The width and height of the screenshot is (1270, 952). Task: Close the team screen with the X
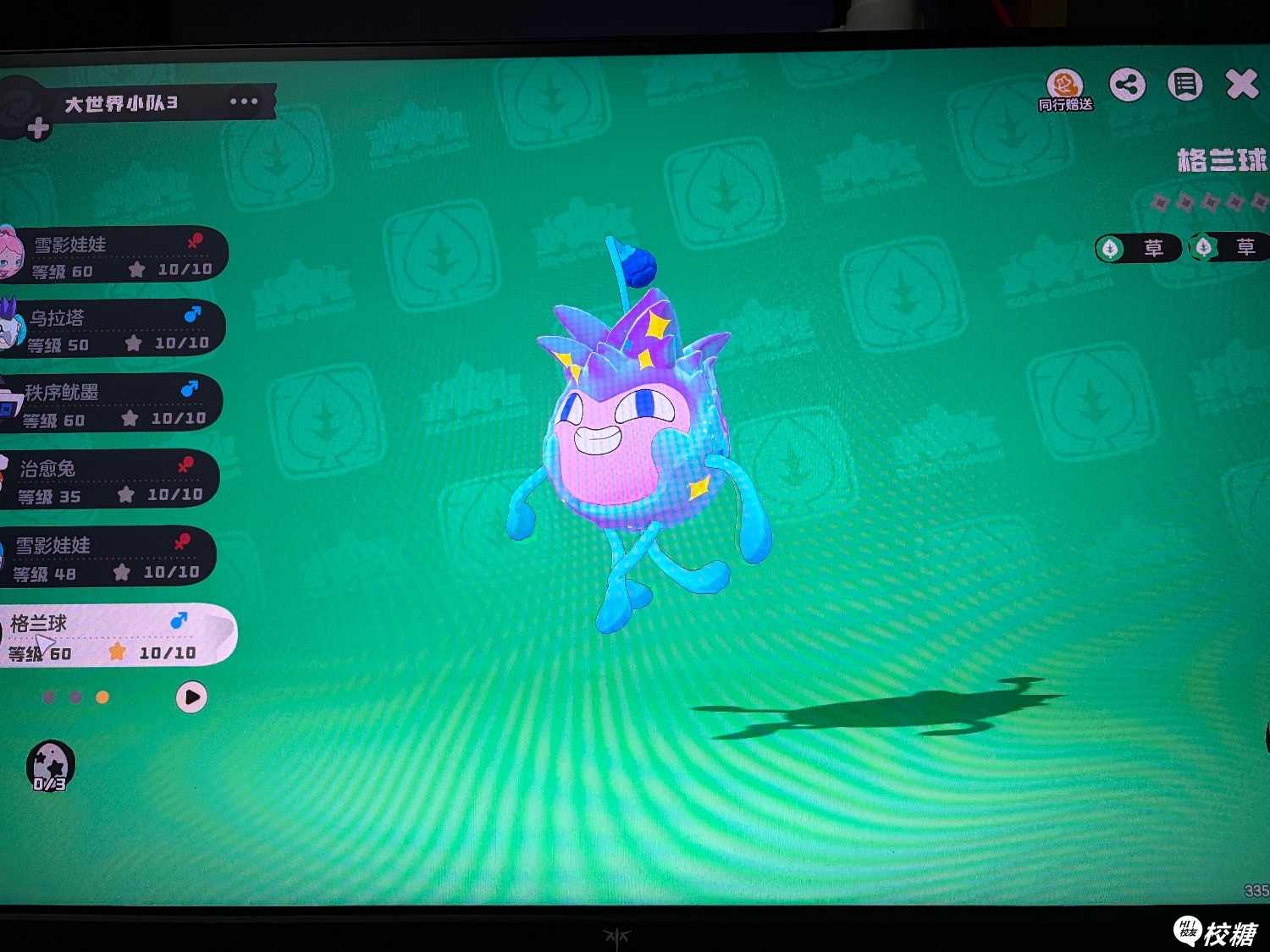click(1241, 85)
